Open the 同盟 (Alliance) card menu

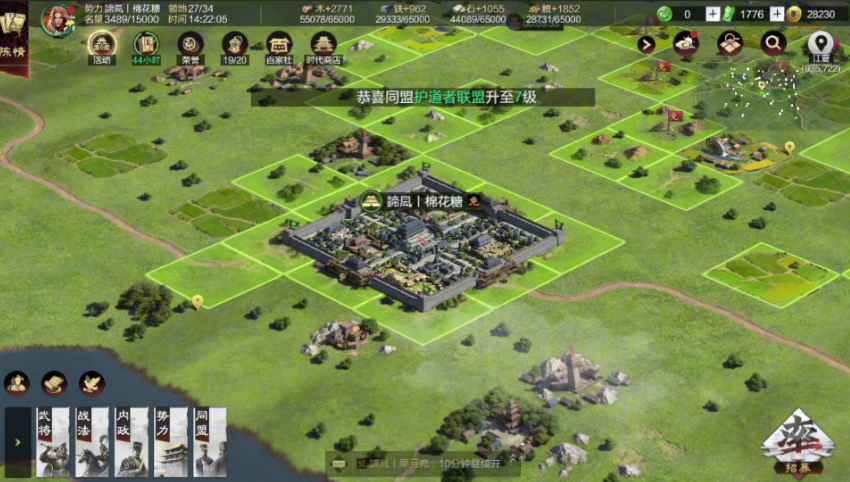(x=210, y=441)
